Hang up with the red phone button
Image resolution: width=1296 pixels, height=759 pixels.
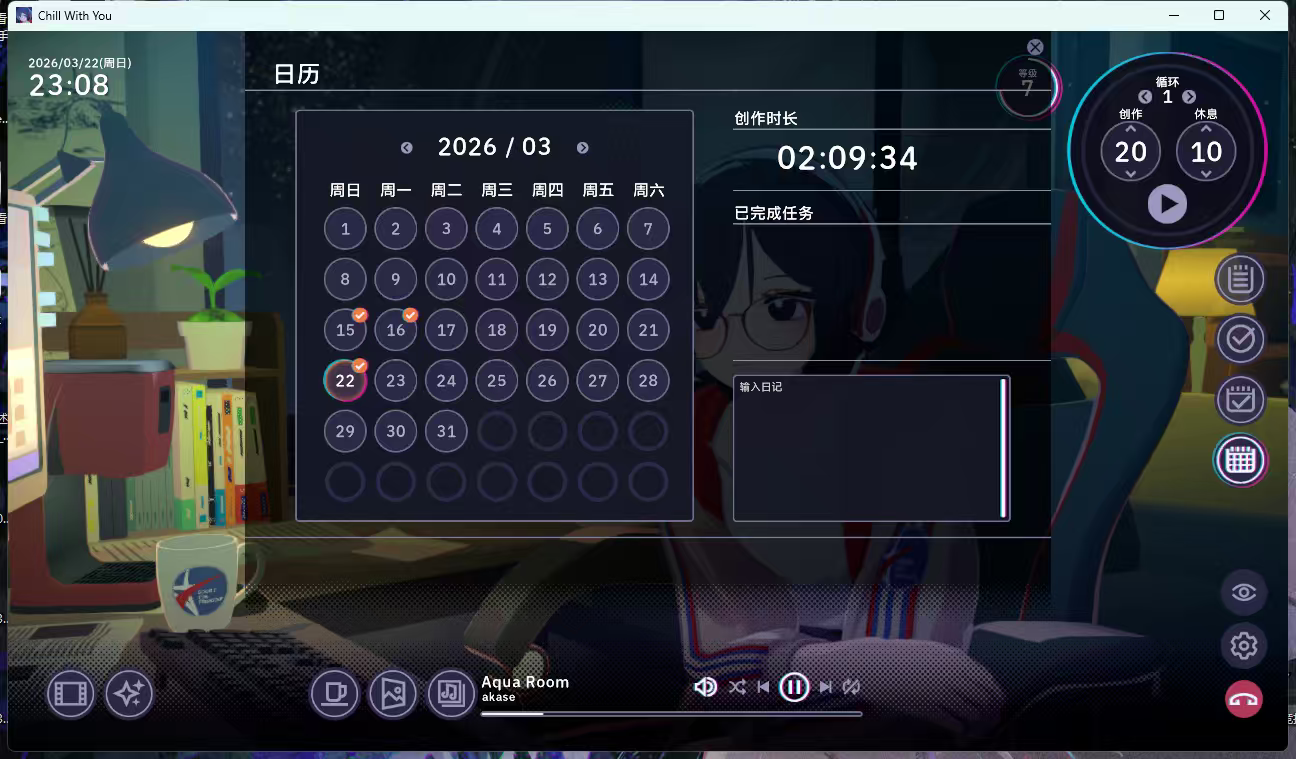coord(1244,699)
